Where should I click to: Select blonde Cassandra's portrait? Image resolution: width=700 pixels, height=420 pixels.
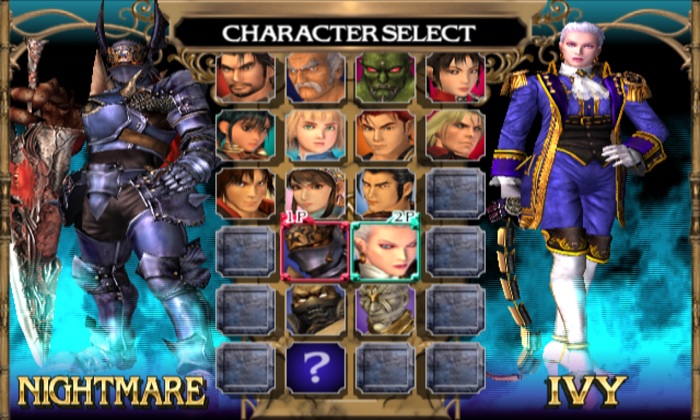pyautogui.click(x=315, y=135)
